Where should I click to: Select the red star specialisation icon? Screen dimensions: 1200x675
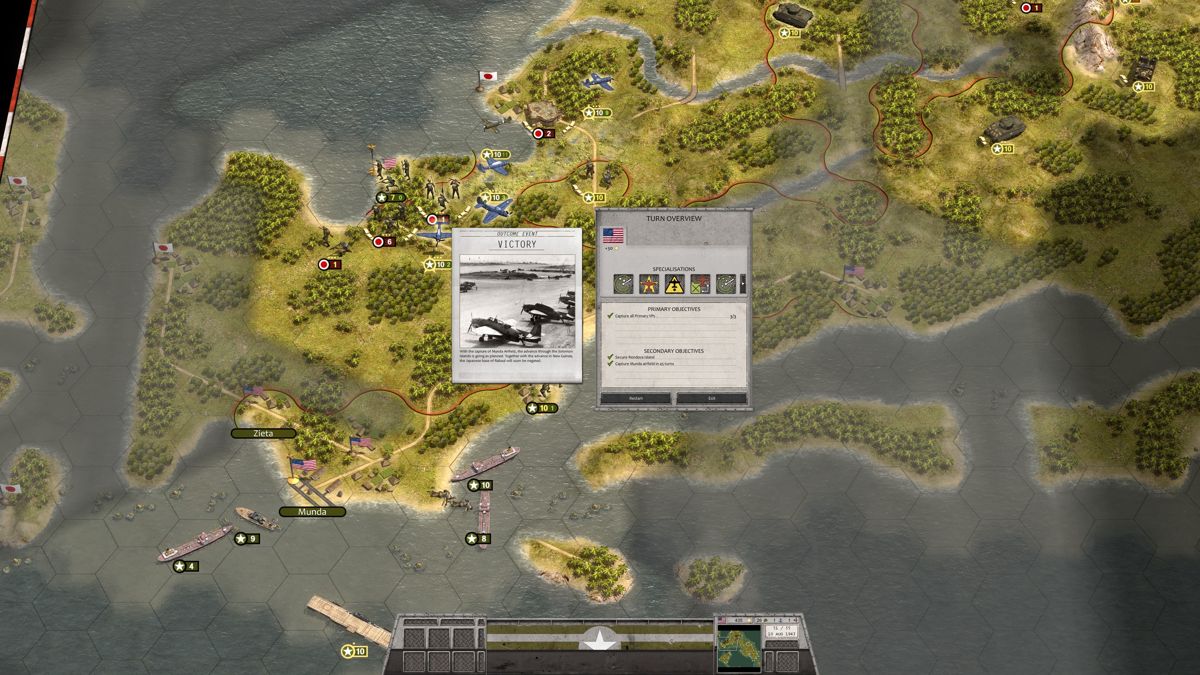(649, 284)
